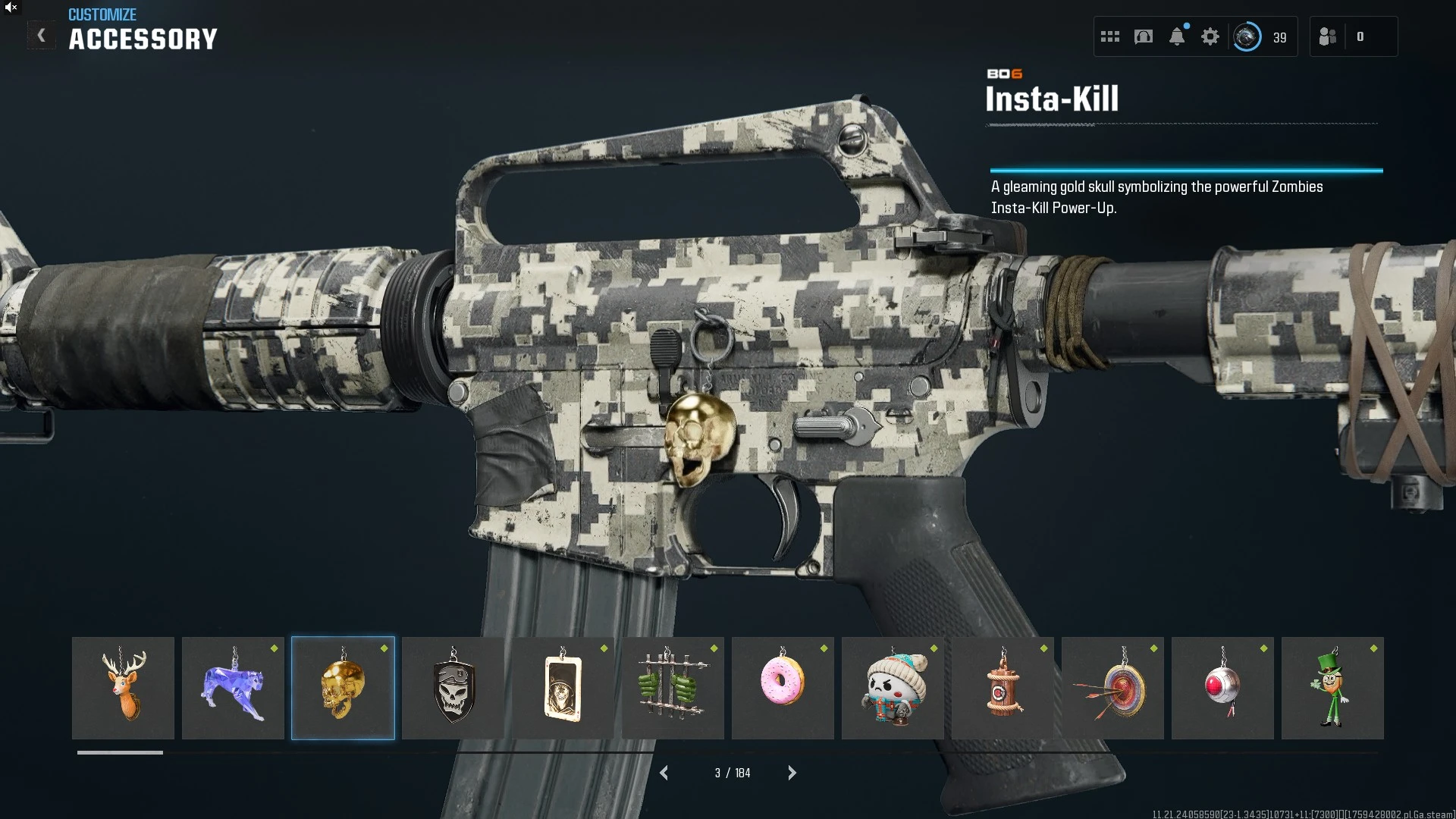Select the gold skull Insta-Kill charm
Screen dimensions: 1456x819
pyautogui.click(x=343, y=688)
